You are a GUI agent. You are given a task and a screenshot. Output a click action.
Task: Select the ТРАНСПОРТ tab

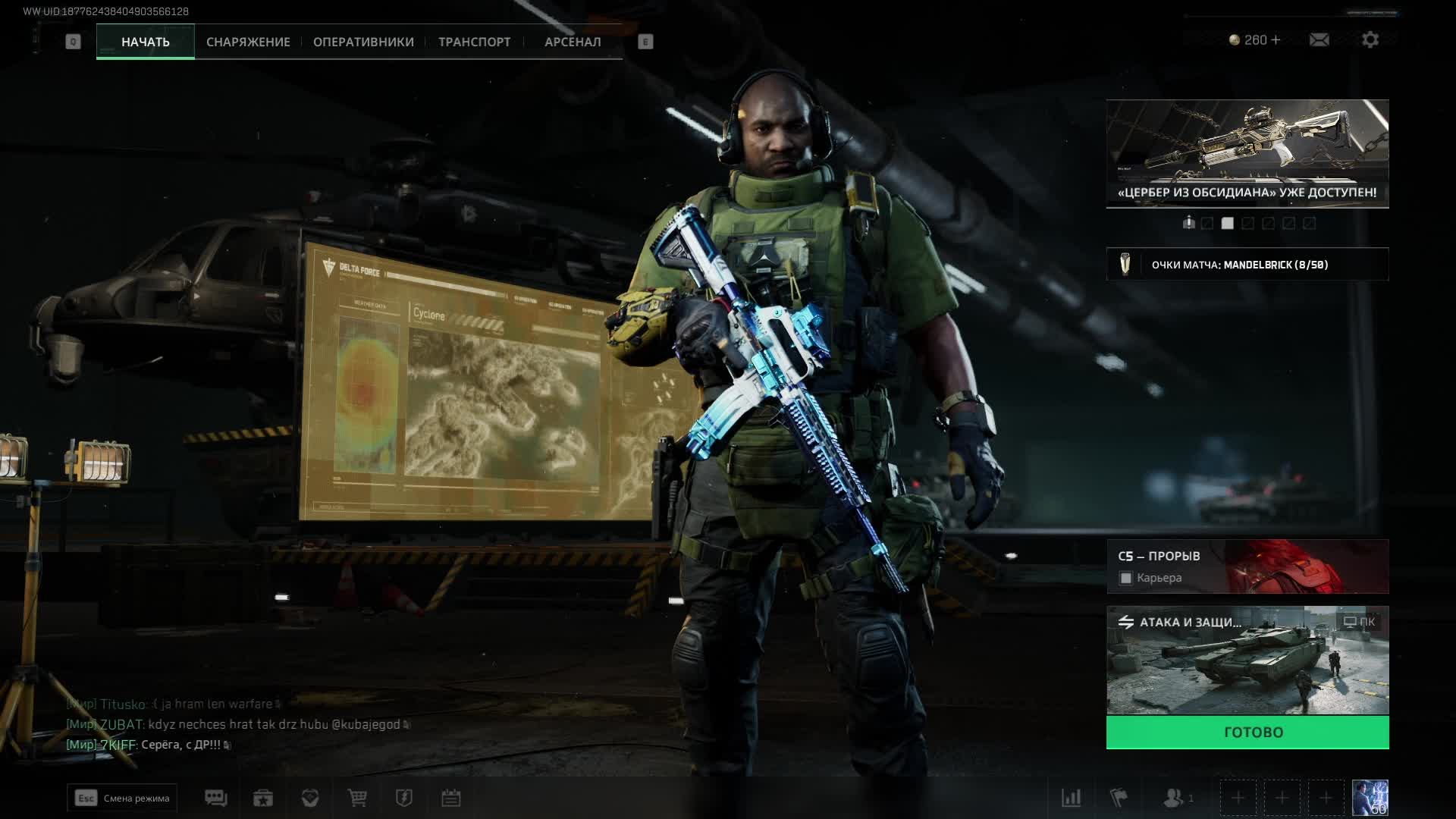click(x=474, y=42)
